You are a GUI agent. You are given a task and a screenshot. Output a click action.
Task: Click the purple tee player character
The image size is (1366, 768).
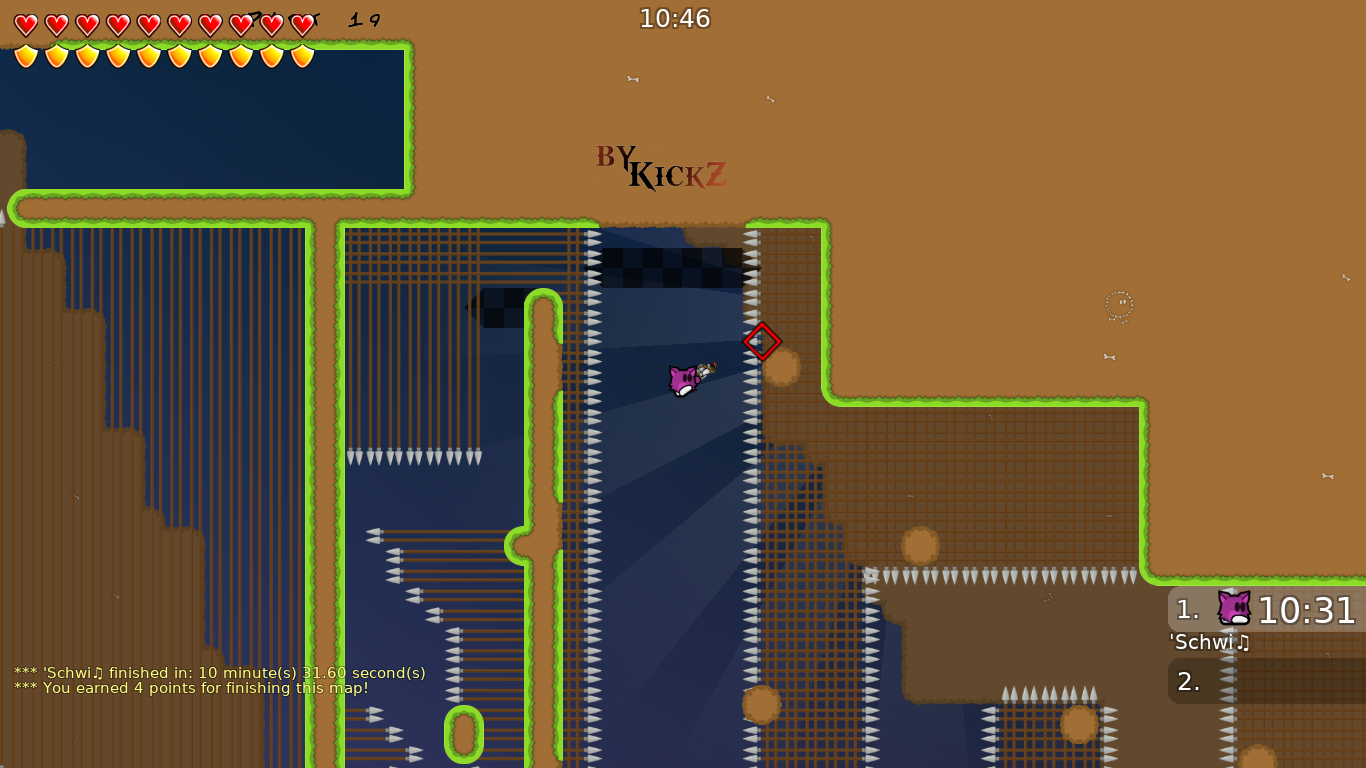(x=683, y=381)
